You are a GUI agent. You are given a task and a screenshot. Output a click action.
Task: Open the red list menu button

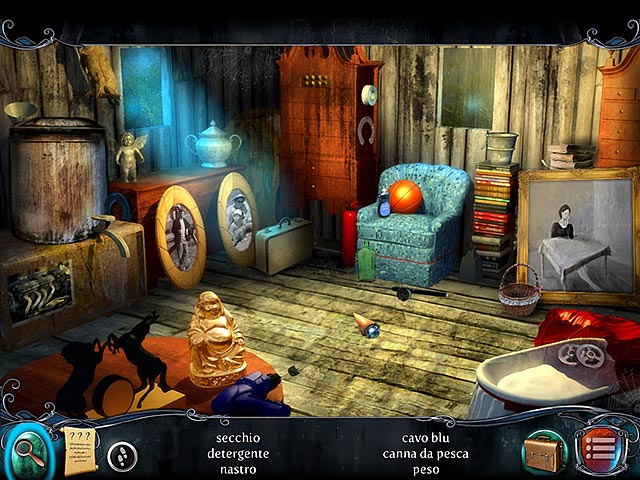coord(599,451)
